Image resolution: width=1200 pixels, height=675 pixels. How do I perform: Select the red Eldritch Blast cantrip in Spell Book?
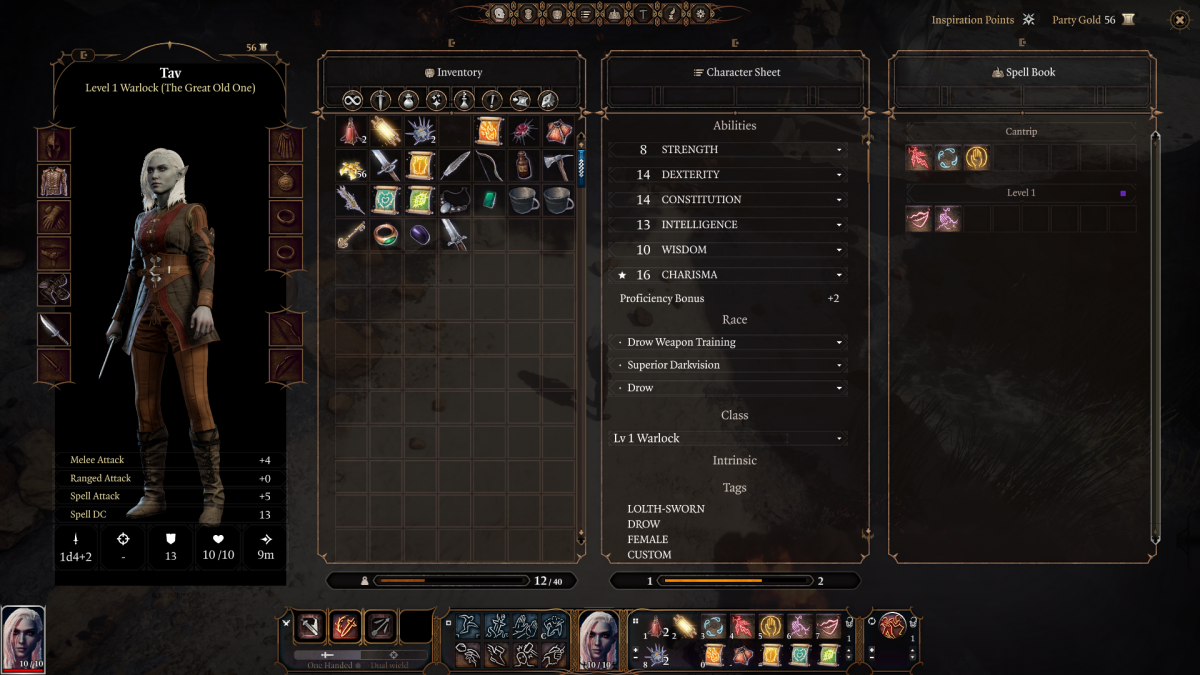pyautogui.click(x=919, y=158)
